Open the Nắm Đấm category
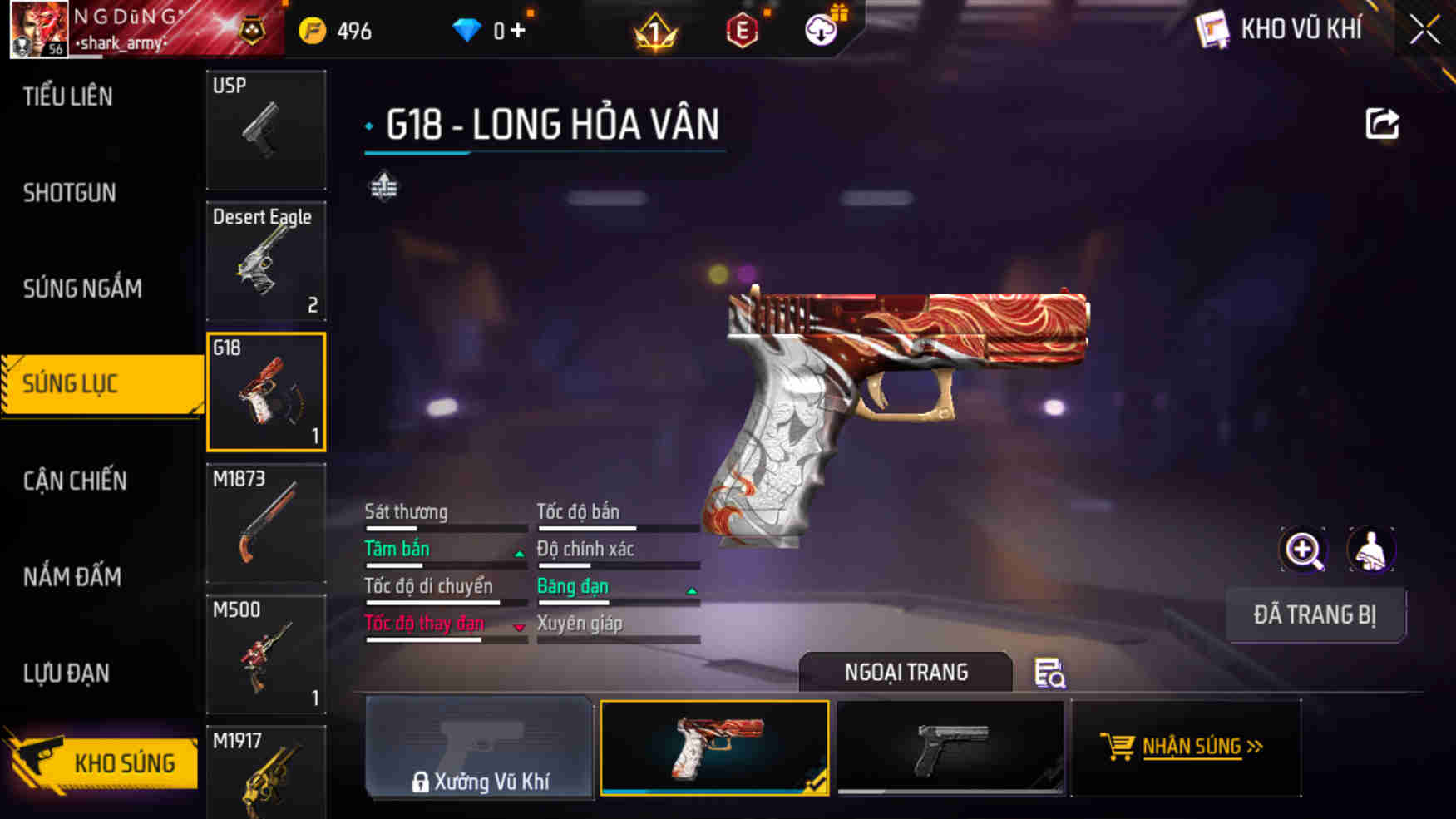Screen dimensions: 1456x819 [72, 576]
